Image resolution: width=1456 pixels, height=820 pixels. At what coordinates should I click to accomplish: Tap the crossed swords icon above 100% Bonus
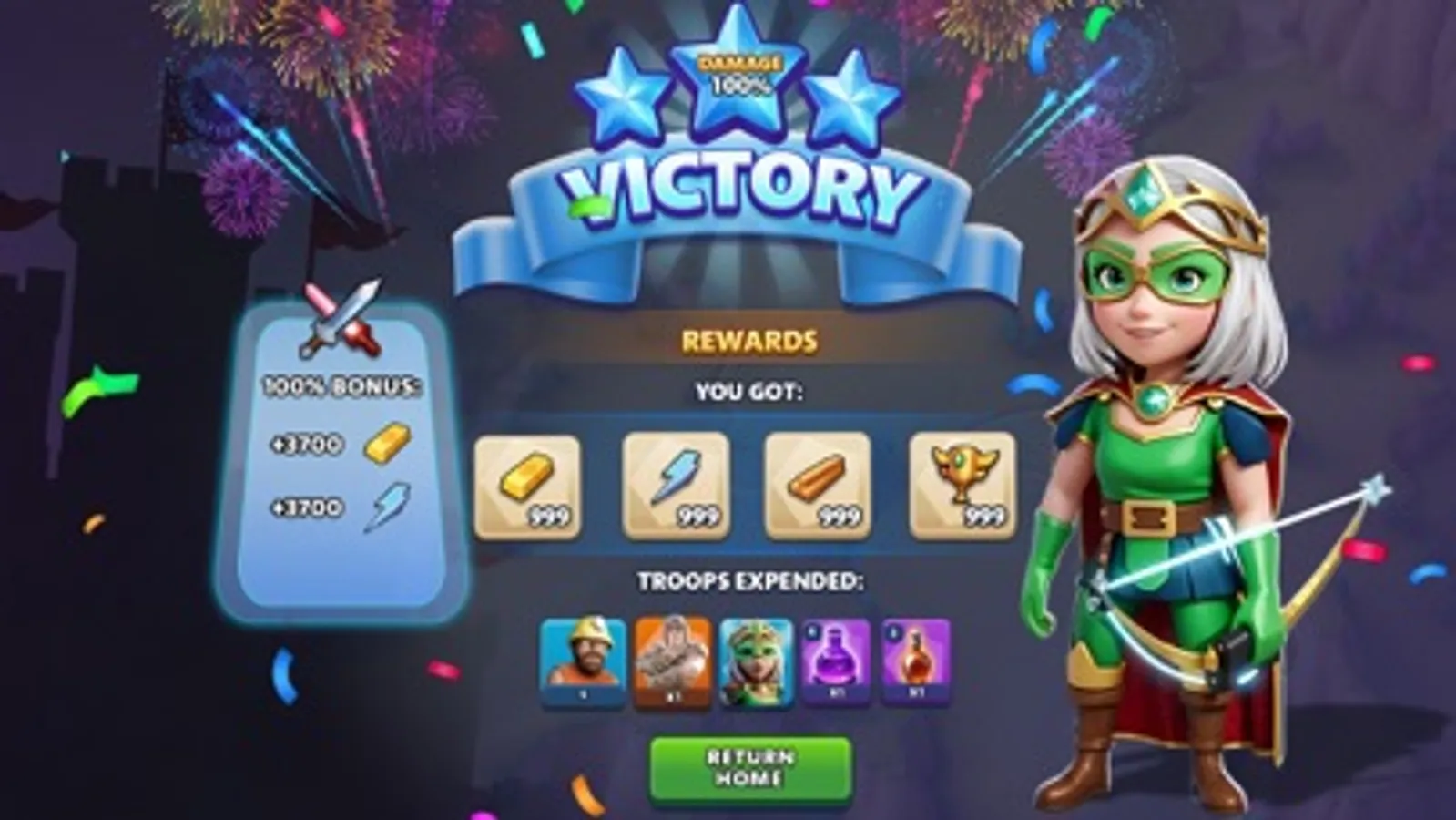click(x=339, y=319)
